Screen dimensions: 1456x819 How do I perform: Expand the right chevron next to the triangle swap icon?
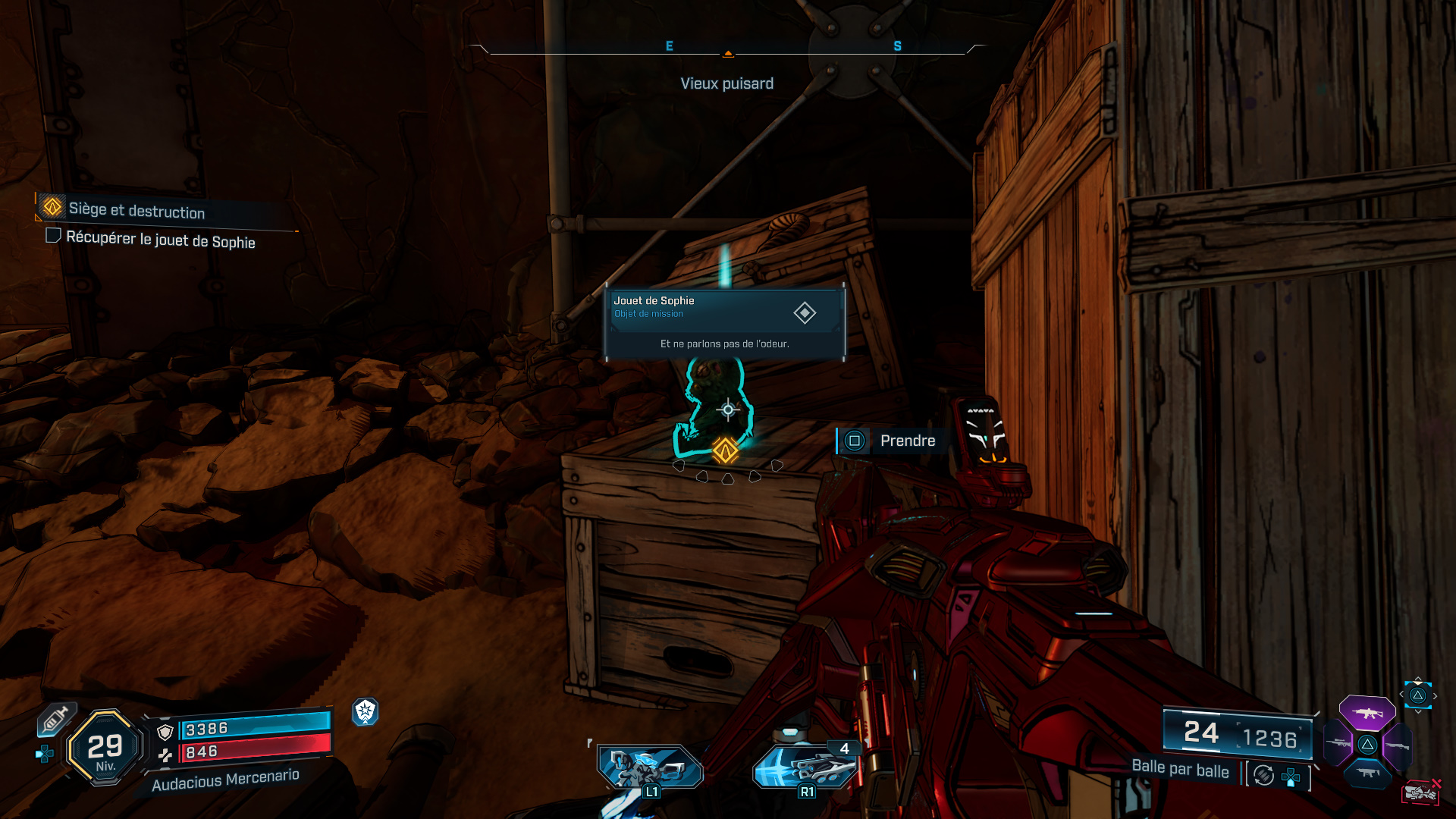point(1436,695)
